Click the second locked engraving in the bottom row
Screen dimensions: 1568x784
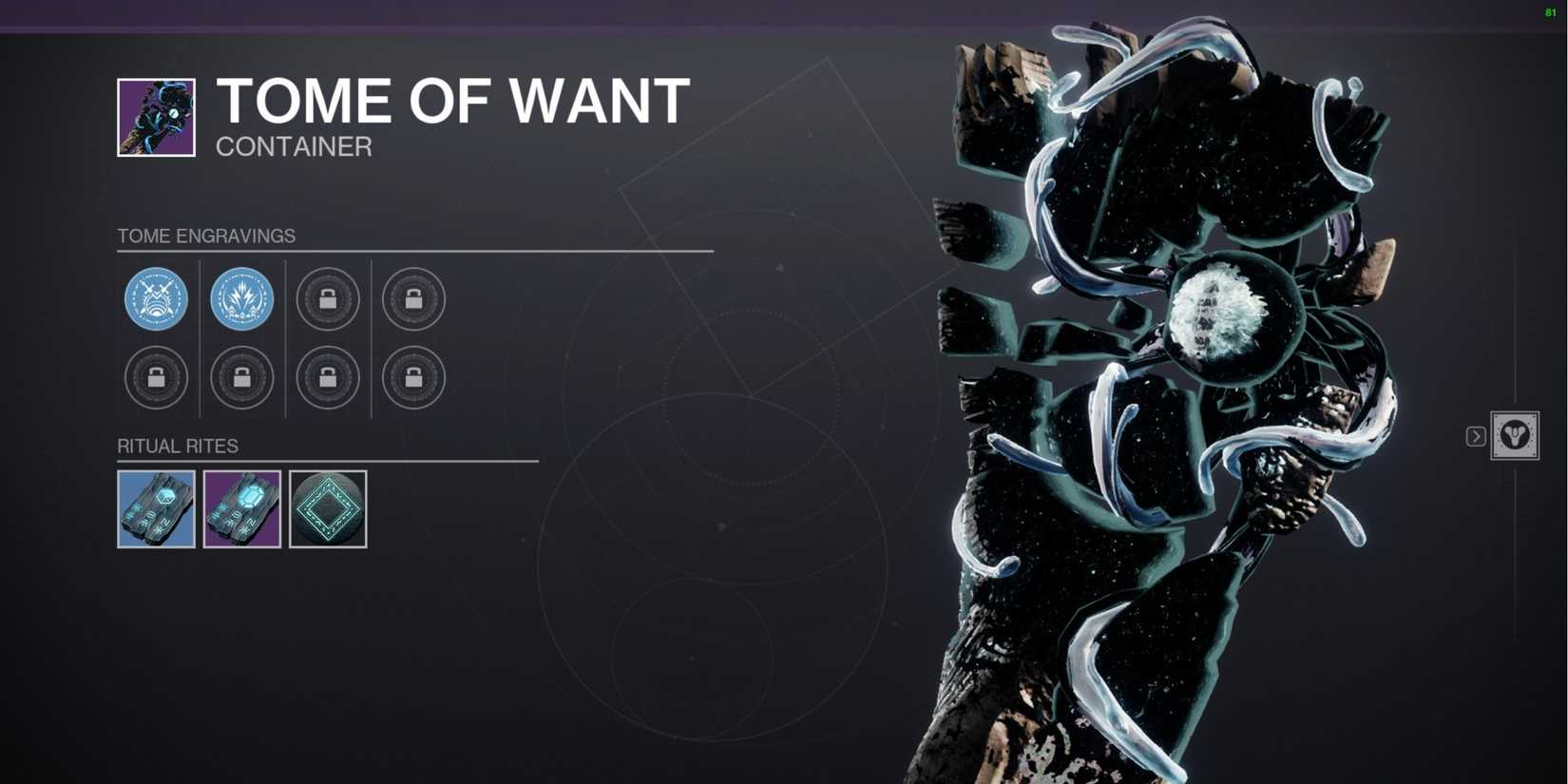[241, 377]
